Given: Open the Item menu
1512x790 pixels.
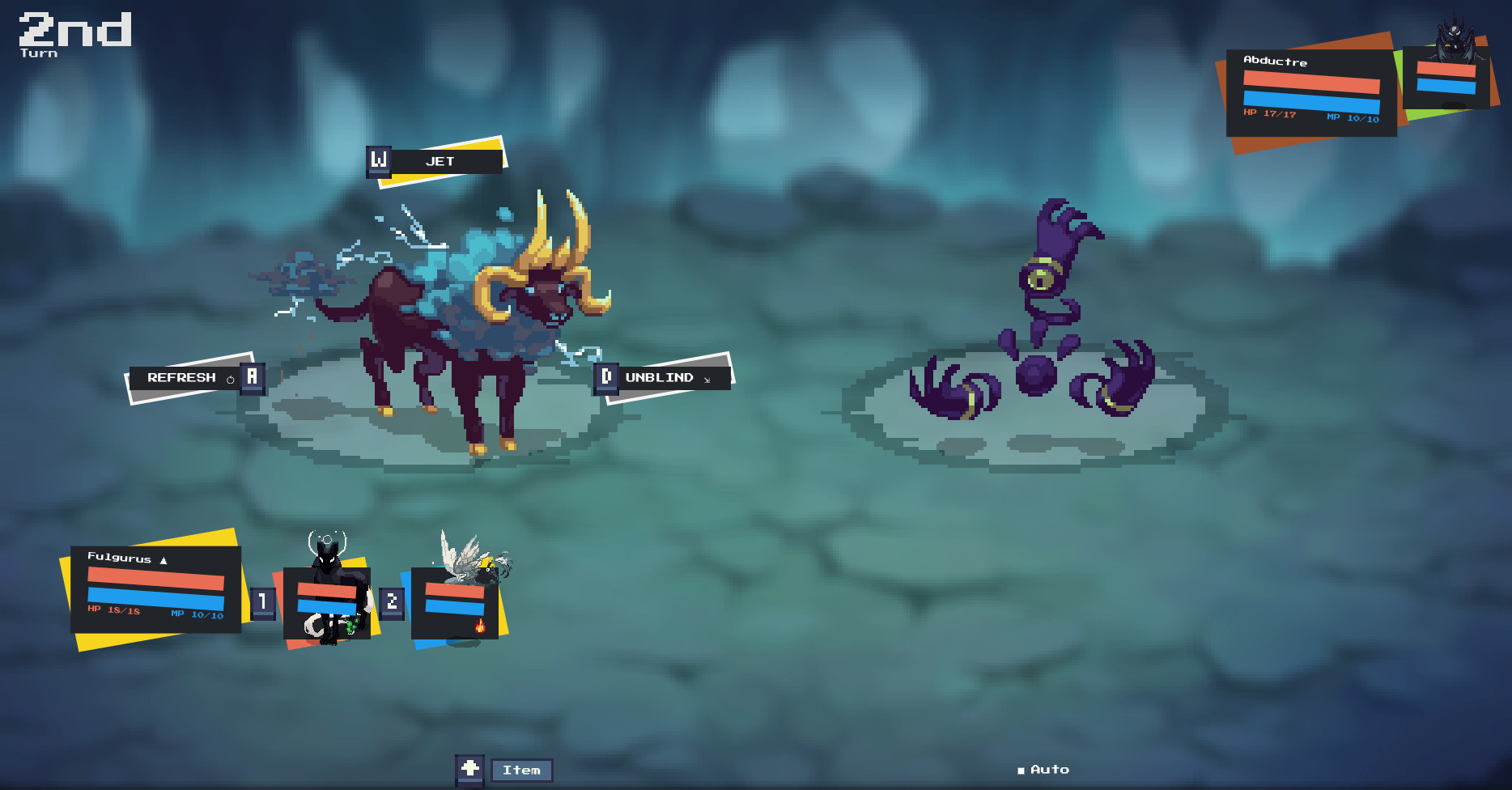Looking at the screenshot, I should coord(522,769).
